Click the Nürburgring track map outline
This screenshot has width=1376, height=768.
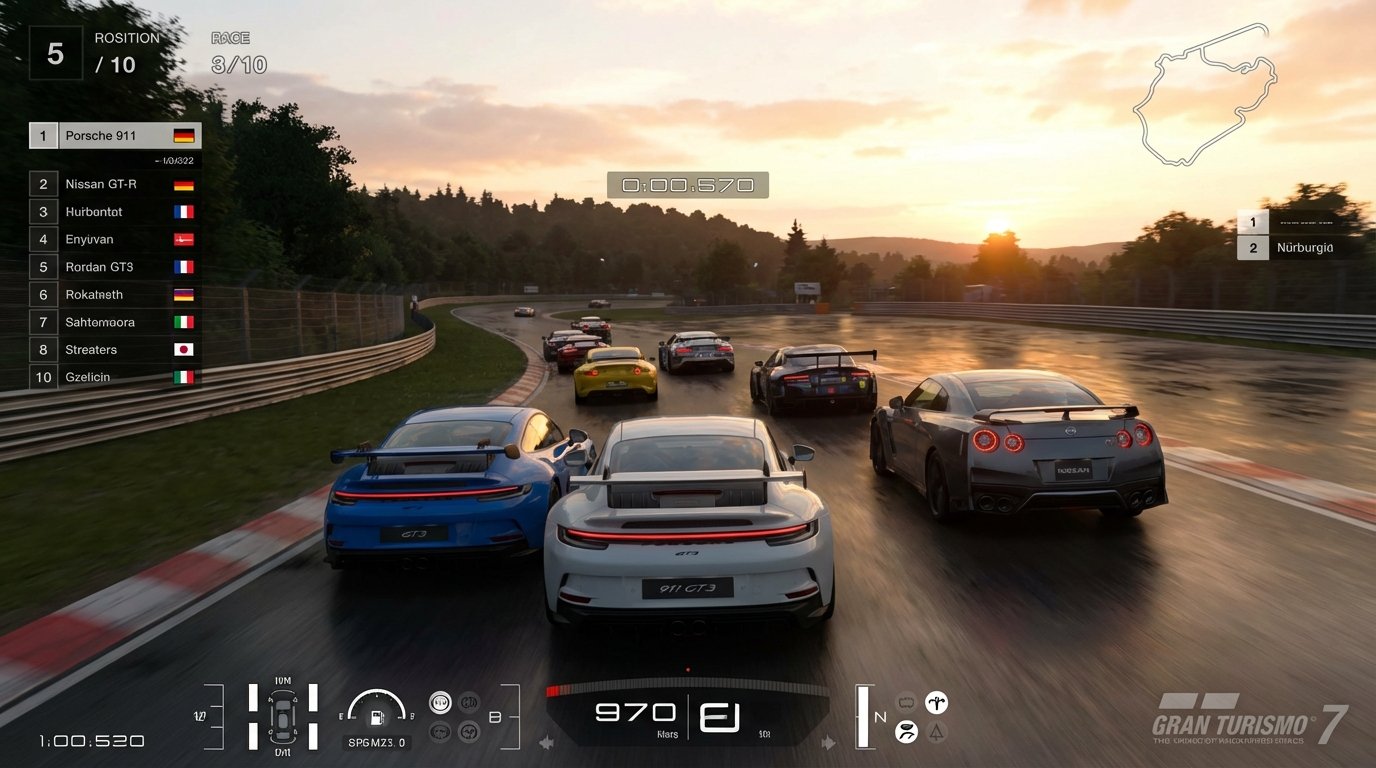tap(1200, 95)
